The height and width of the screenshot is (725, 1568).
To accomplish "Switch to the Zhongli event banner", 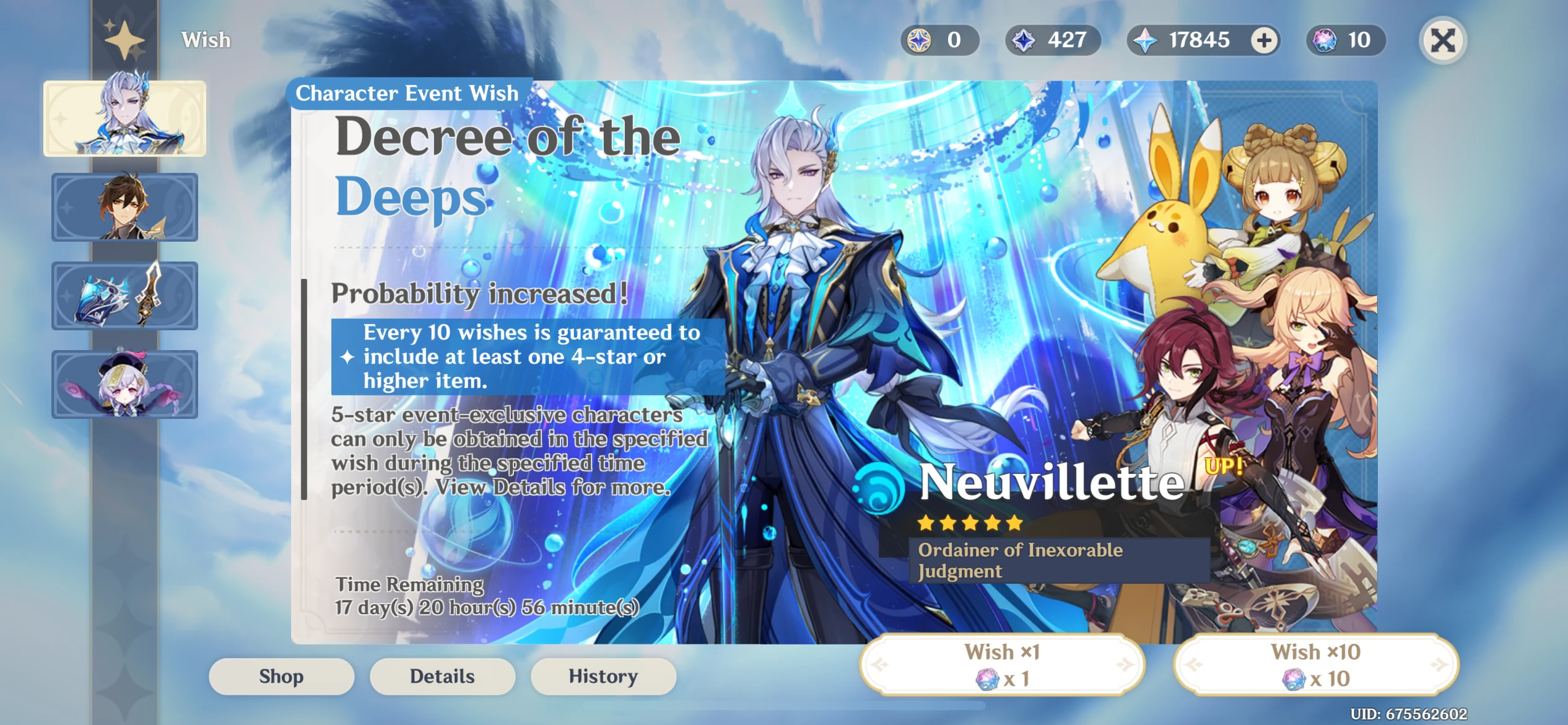I will pos(124,206).
